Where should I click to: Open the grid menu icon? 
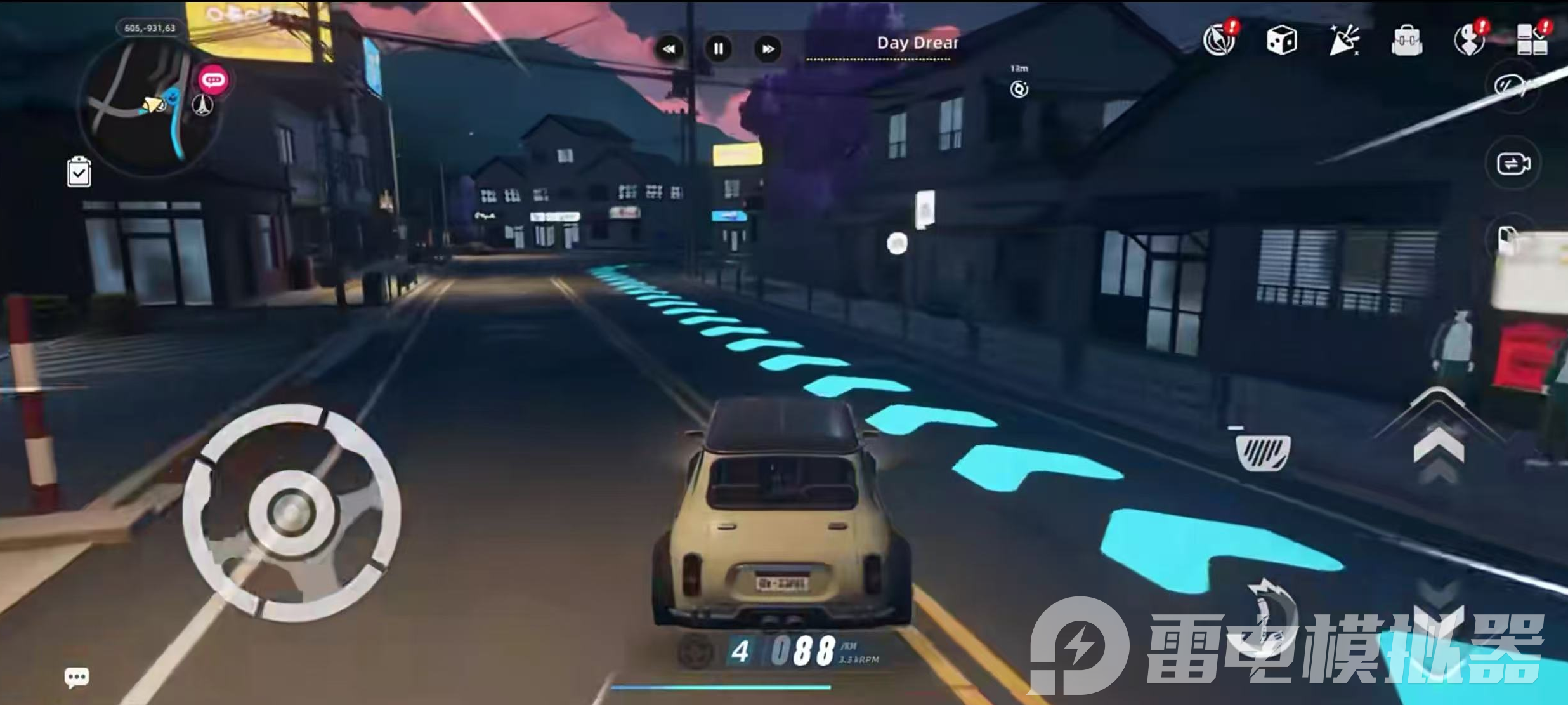point(1531,41)
